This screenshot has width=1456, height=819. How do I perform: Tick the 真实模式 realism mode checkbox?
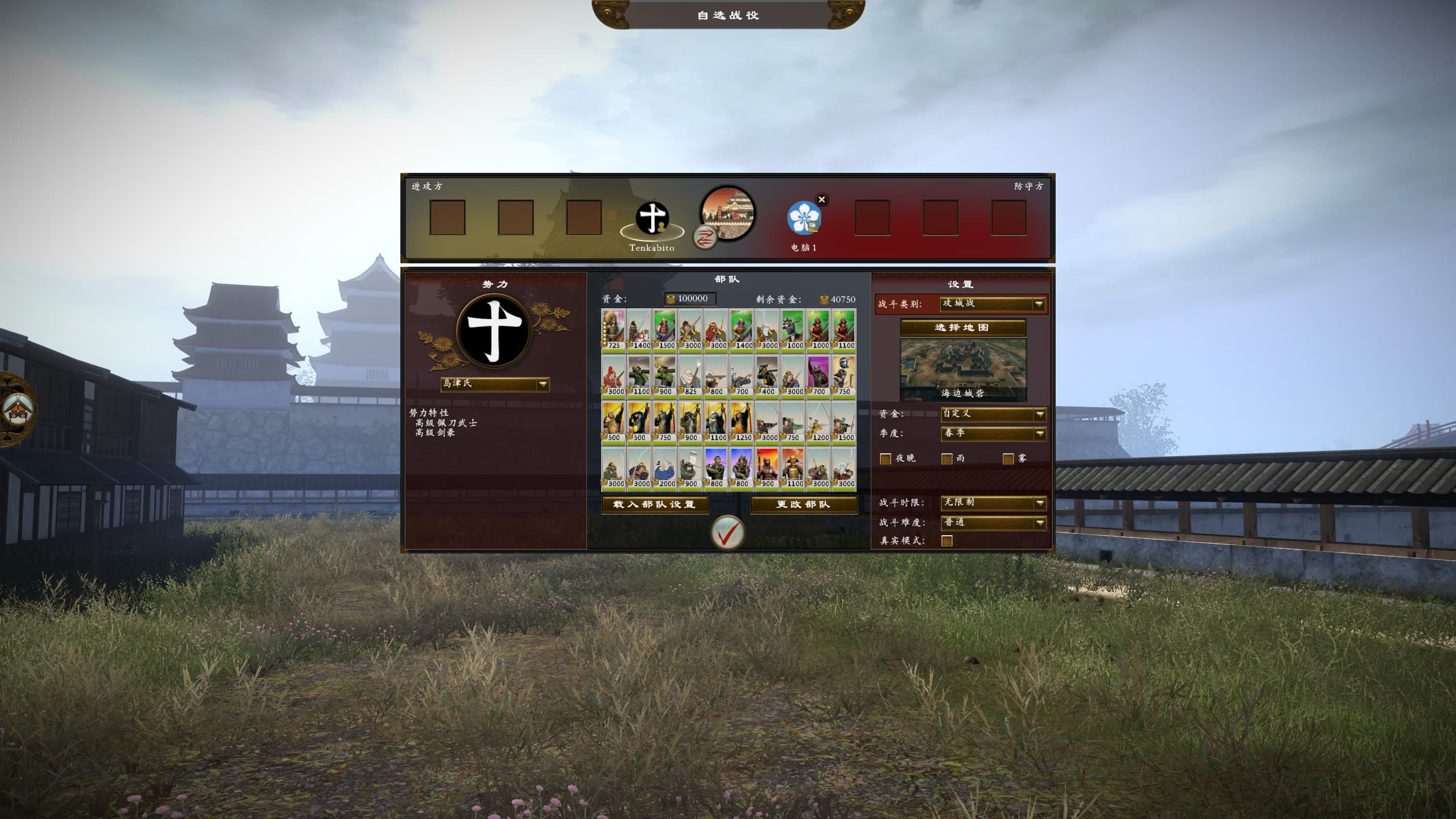(x=947, y=541)
